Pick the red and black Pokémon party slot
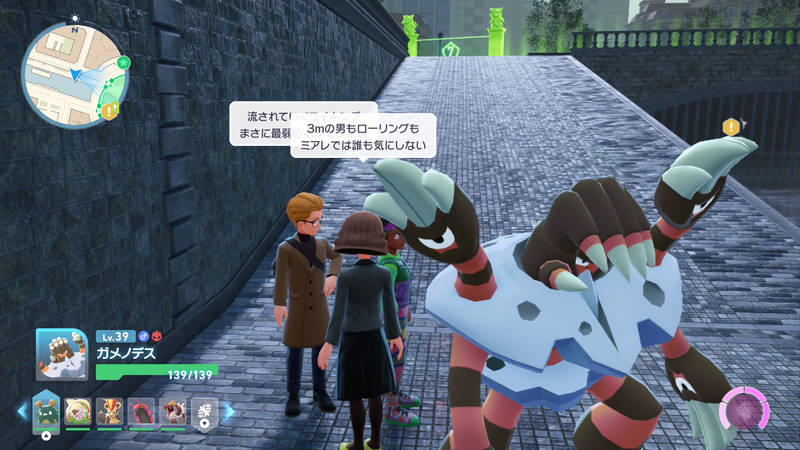Screen dimensions: 800x450 [x=142, y=410]
